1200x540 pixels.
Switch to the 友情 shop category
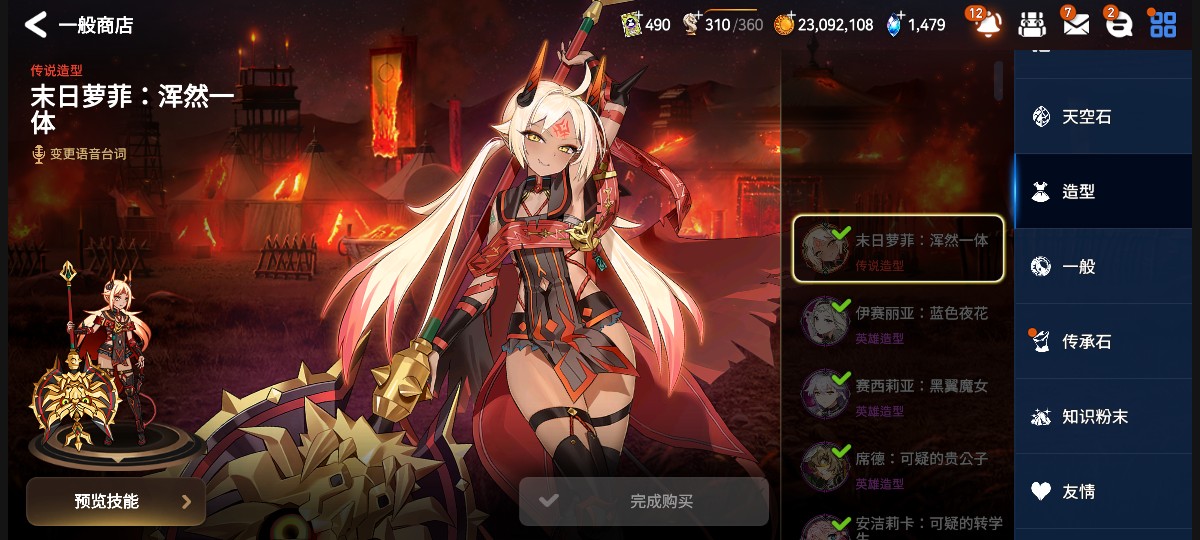pyautogui.click(x=1107, y=491)
